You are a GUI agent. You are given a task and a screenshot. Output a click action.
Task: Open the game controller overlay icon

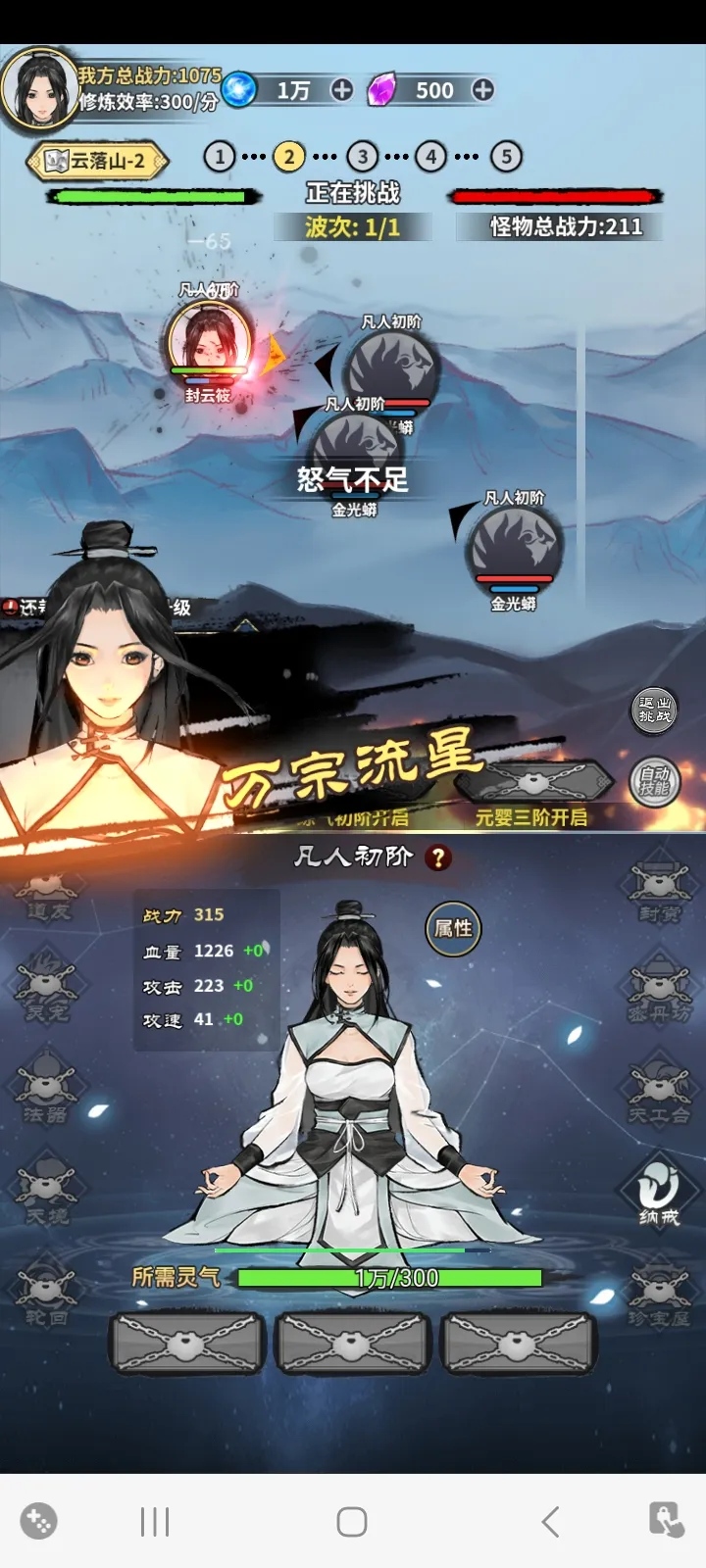38,1521
